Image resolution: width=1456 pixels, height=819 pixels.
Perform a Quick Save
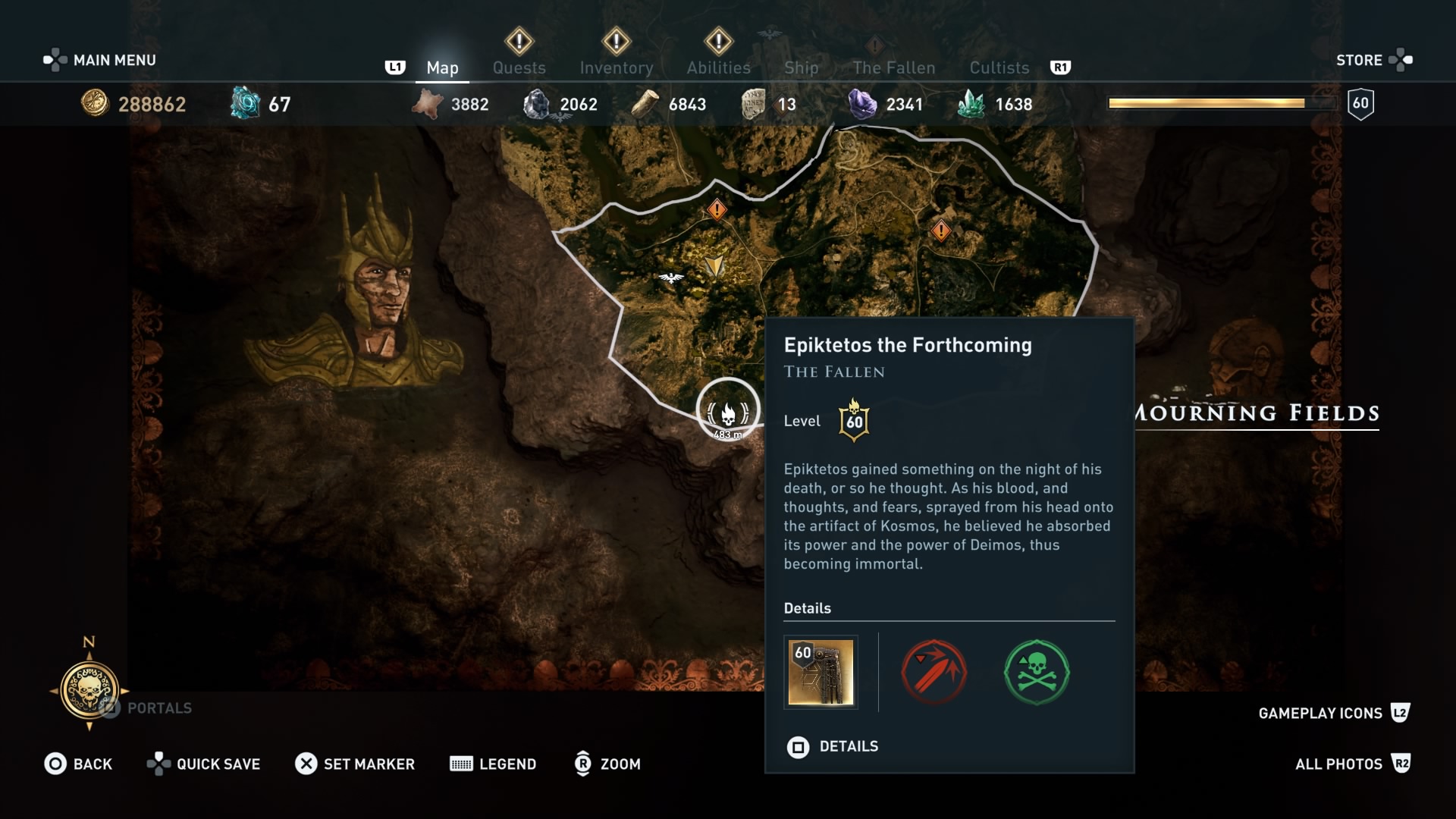[203, 764]
